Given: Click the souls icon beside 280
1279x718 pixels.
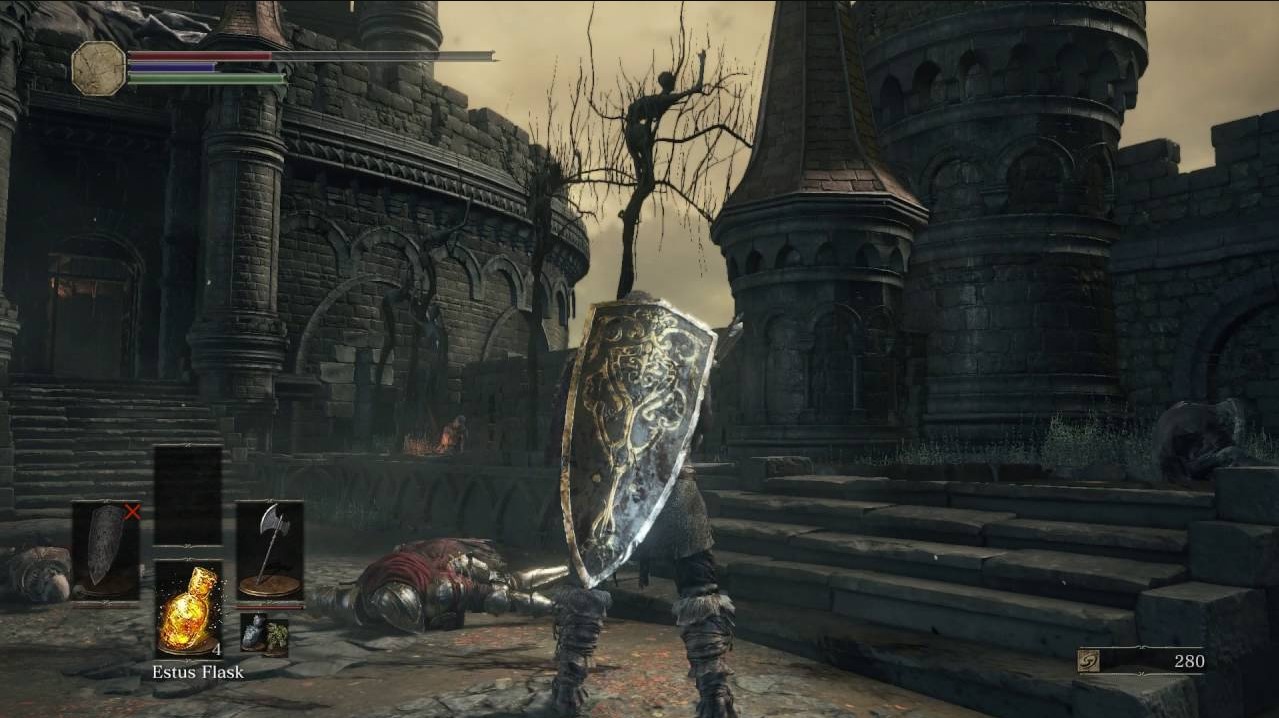Looking at the screenshot, I should pos(1090,661).
